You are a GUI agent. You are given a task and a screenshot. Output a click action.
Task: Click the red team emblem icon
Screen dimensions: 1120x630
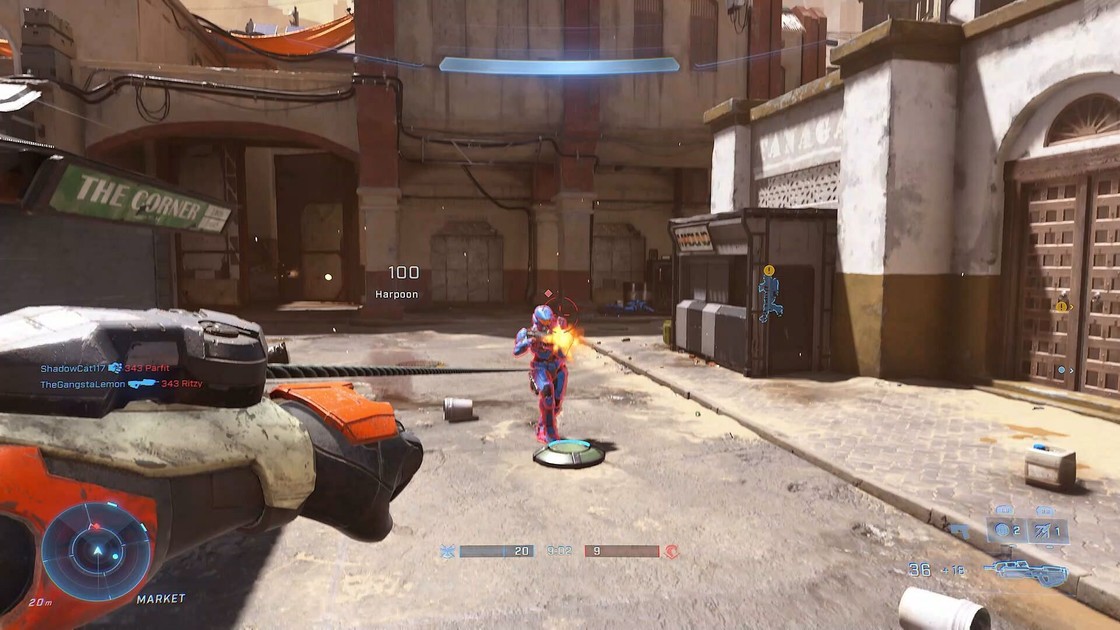coord(671,551)
